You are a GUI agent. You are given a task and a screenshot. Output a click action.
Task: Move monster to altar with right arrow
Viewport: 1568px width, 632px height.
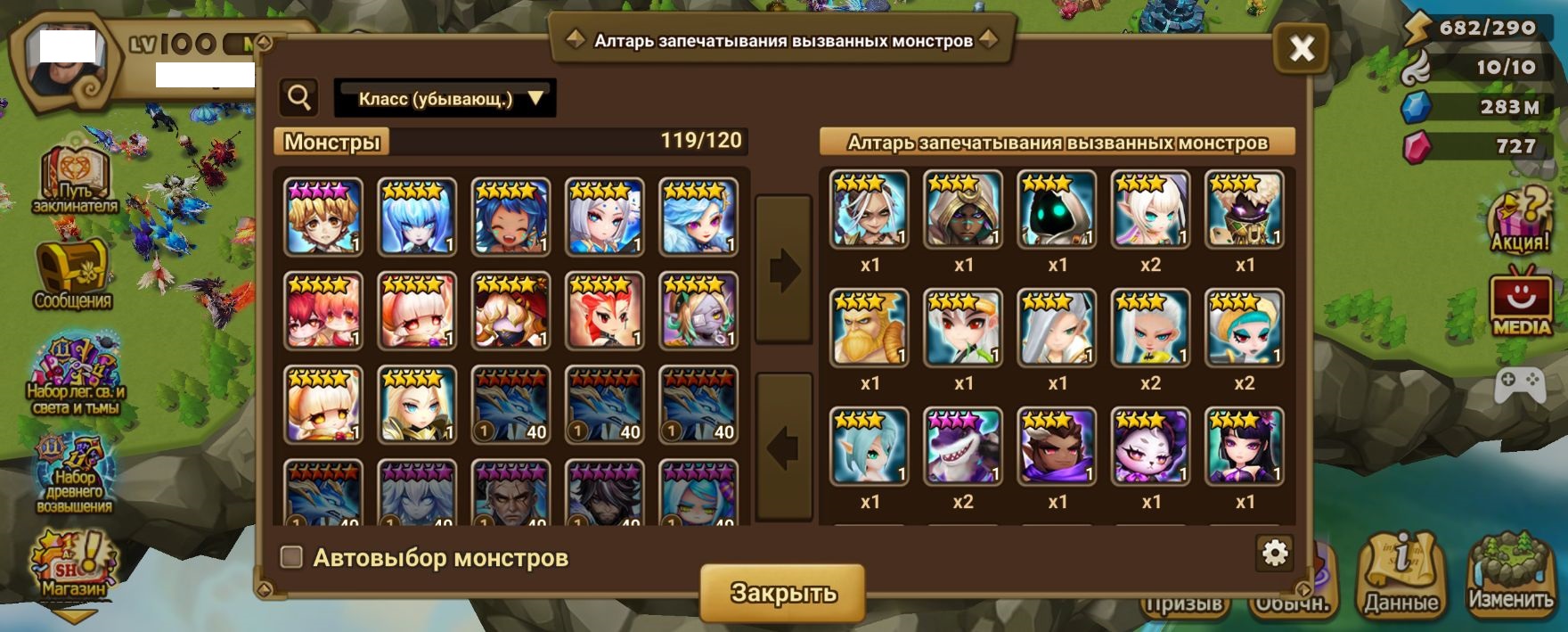point(783,269)
